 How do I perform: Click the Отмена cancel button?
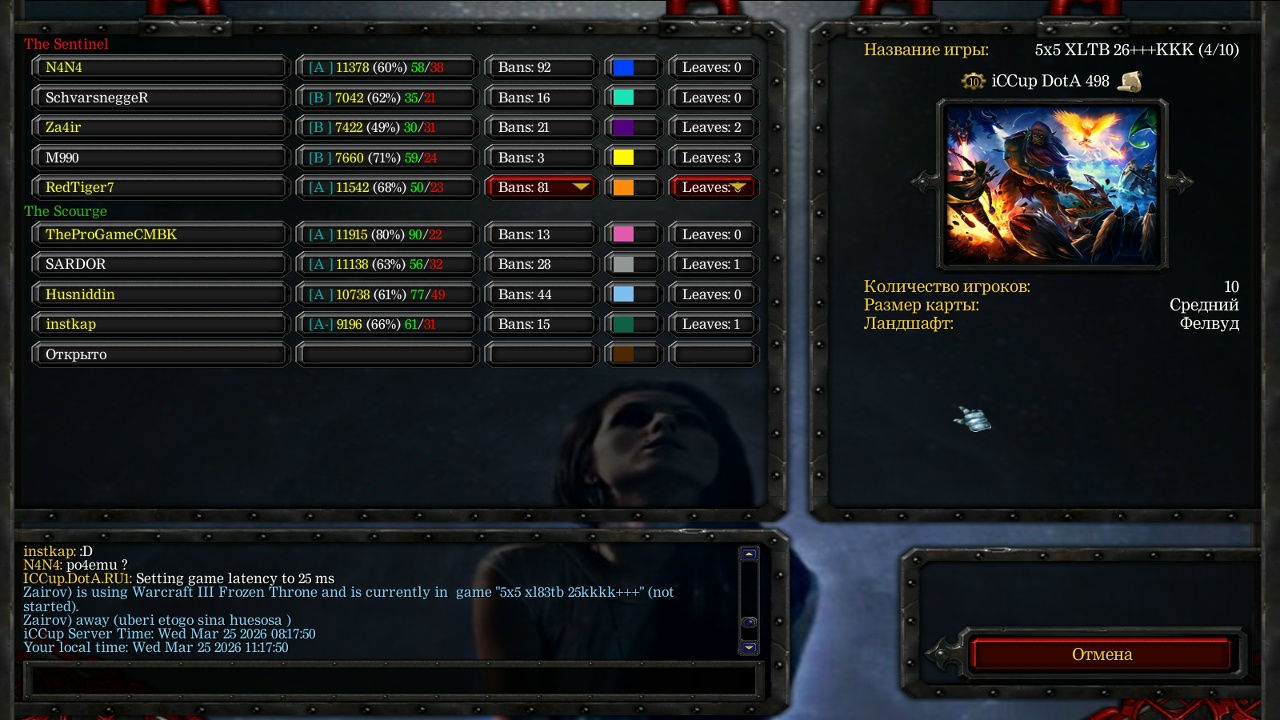1102,654
